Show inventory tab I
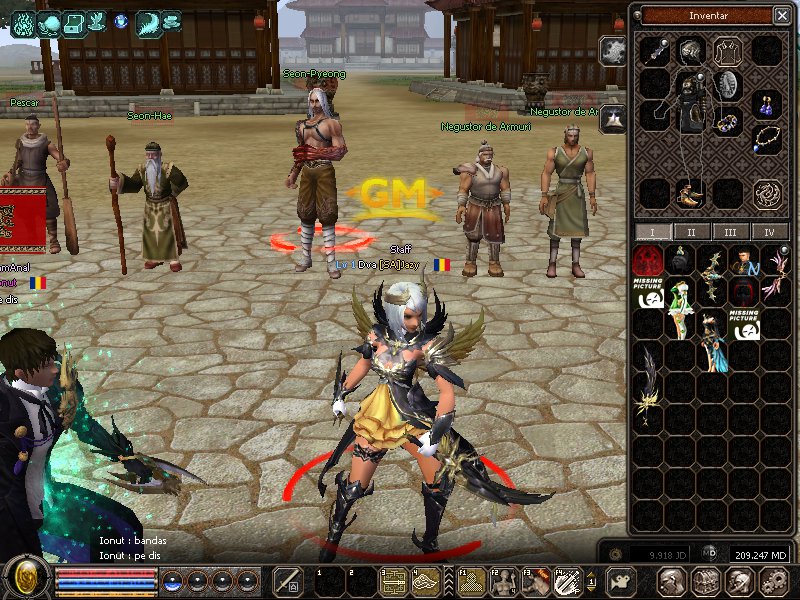 tap(653, 232)
